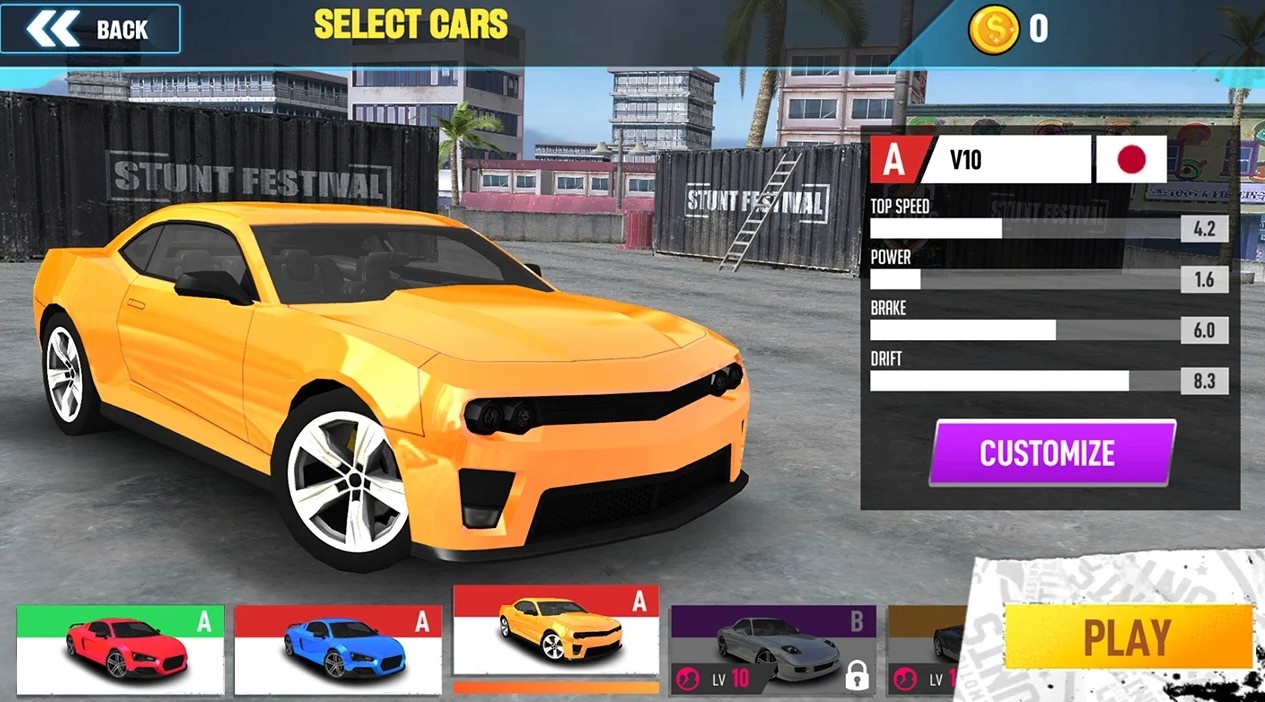Choose the blue sports car thumbnail
This screenshot has width=1265, height=702.
337,650
